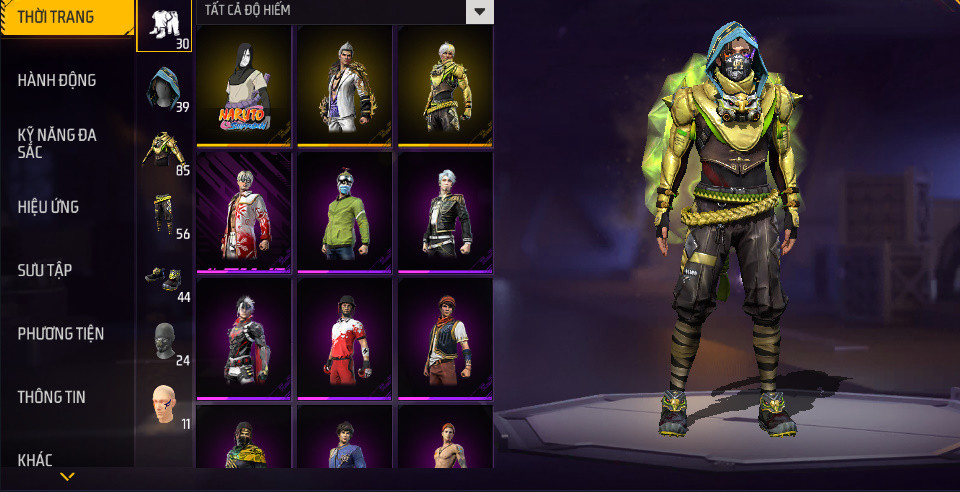
Task: Choose the green hoodie blue mask outfit
Action: click(345, 212)
